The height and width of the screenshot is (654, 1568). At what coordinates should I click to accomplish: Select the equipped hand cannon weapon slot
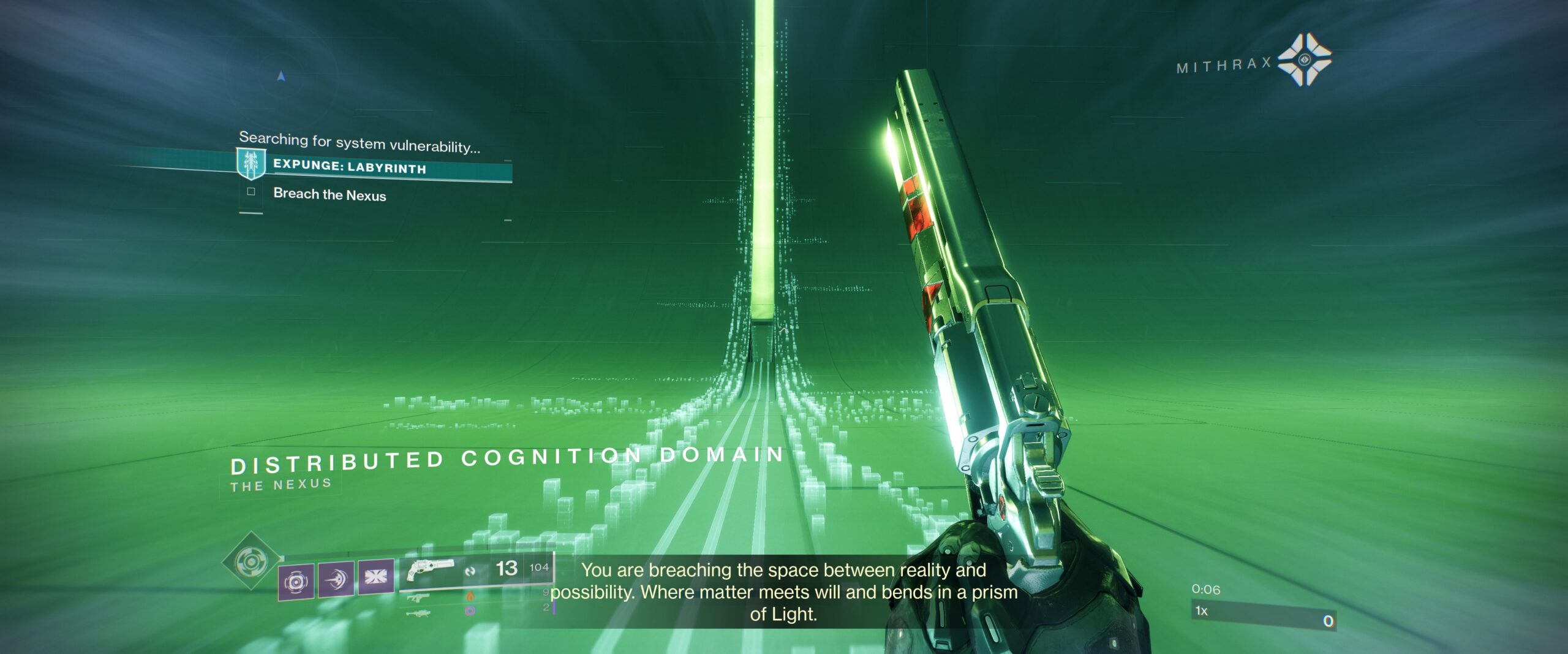[431, 570]
